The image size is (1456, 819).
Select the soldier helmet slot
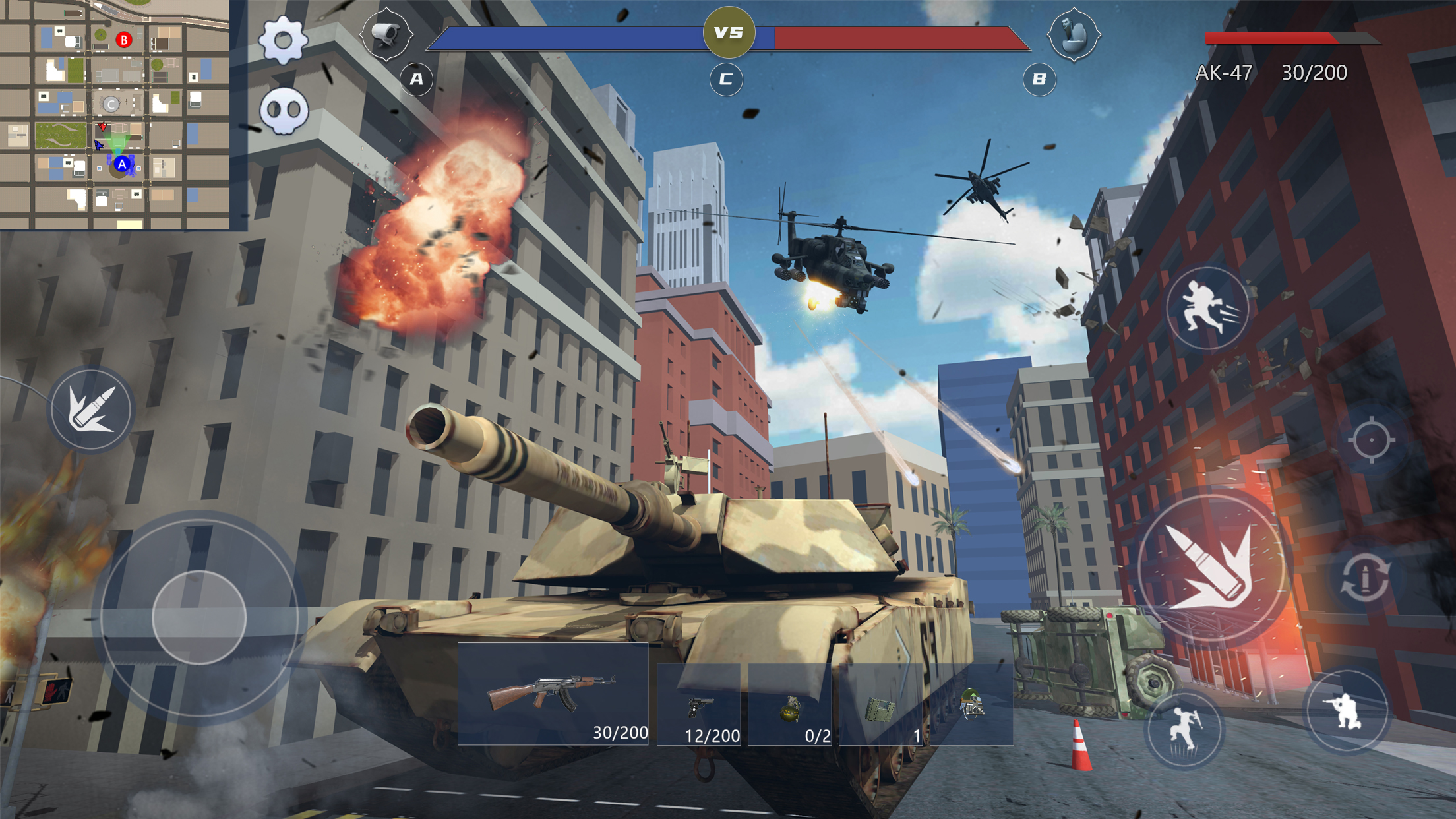tap(971, 704)
